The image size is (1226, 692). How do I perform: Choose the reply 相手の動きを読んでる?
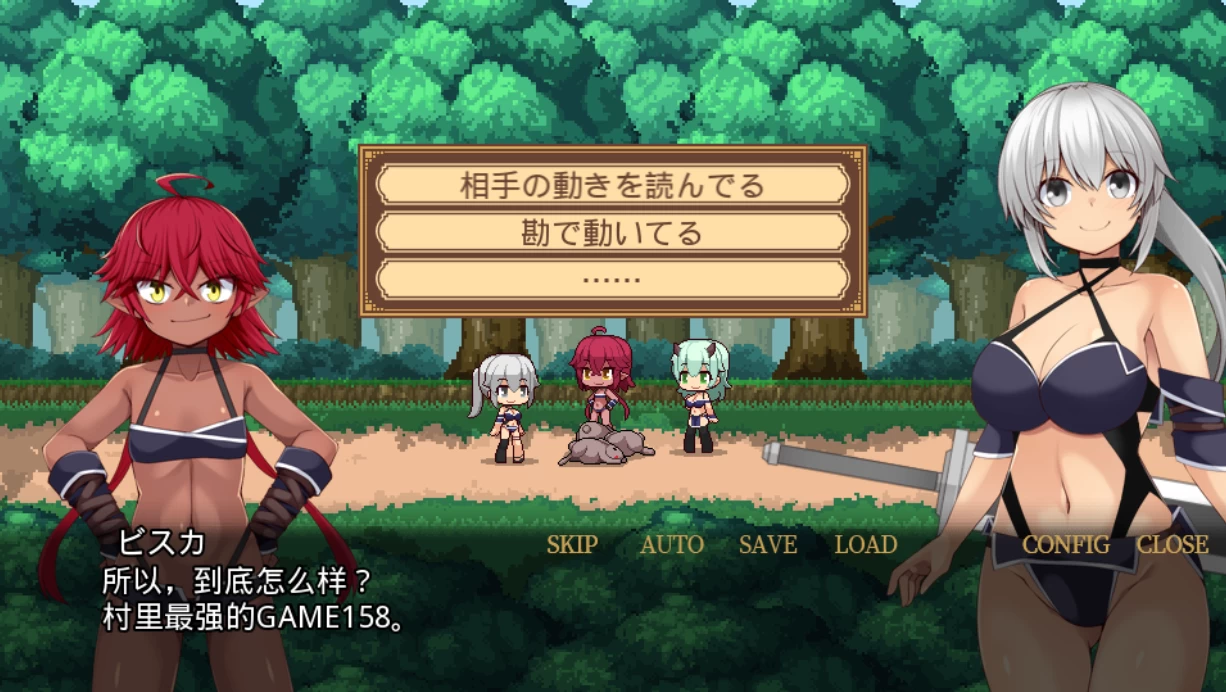pyautogui.click(x=612, y=185)
